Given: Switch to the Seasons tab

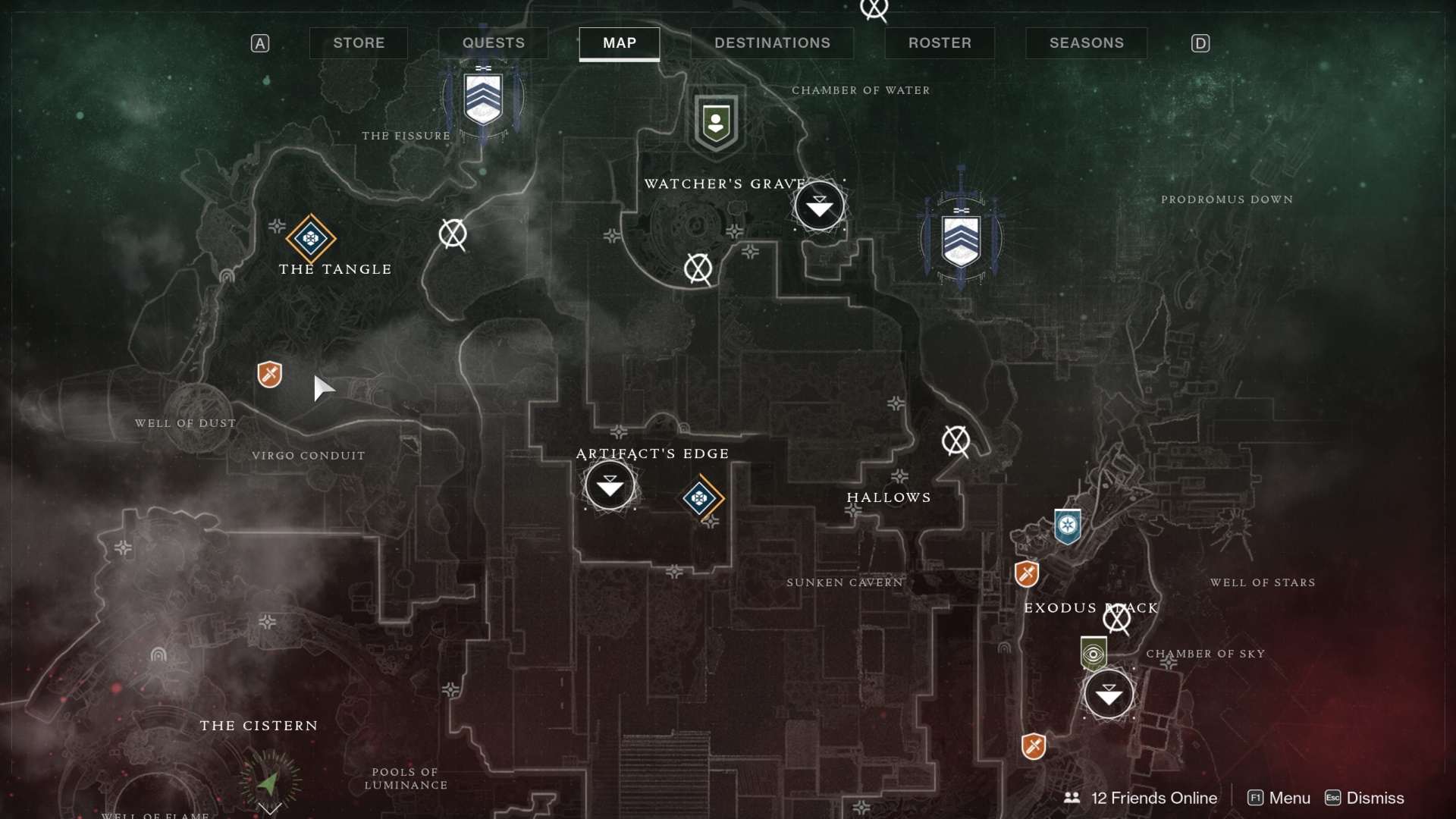Looking at the screenshot, I should (1086, 43).
